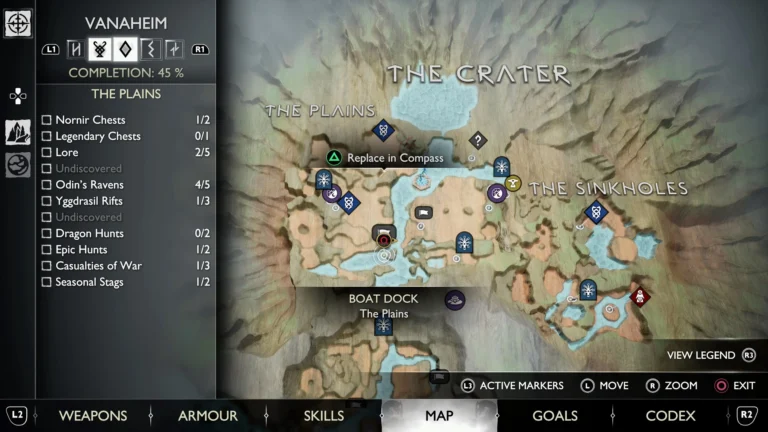Select the crosshair compass icon in the top-left corner
Screen dimensions: 768x432
pyautogui.click(x=18, y=23)
